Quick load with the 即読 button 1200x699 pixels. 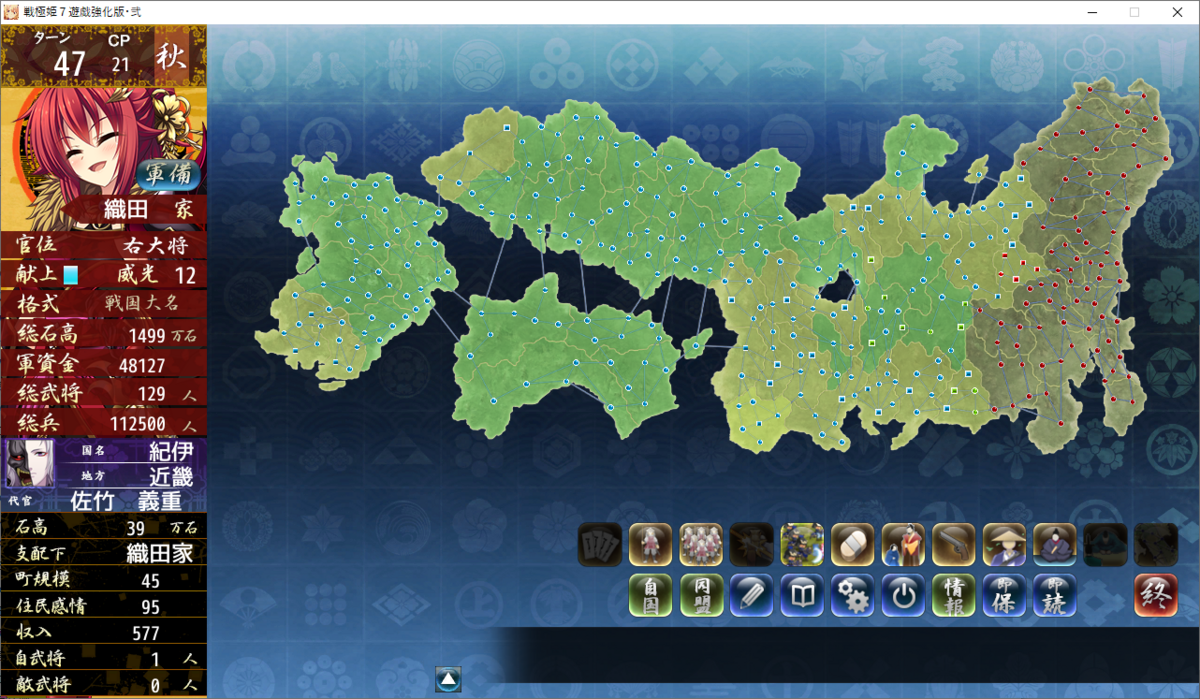1054,595
